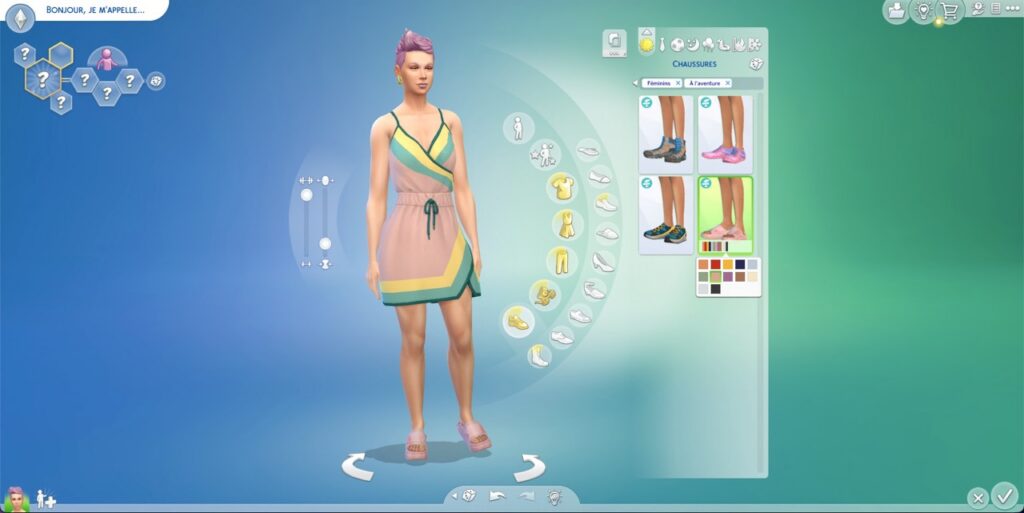Remove the "Féminins" filter tag
1024x513 pixels.
click(678, 83)
